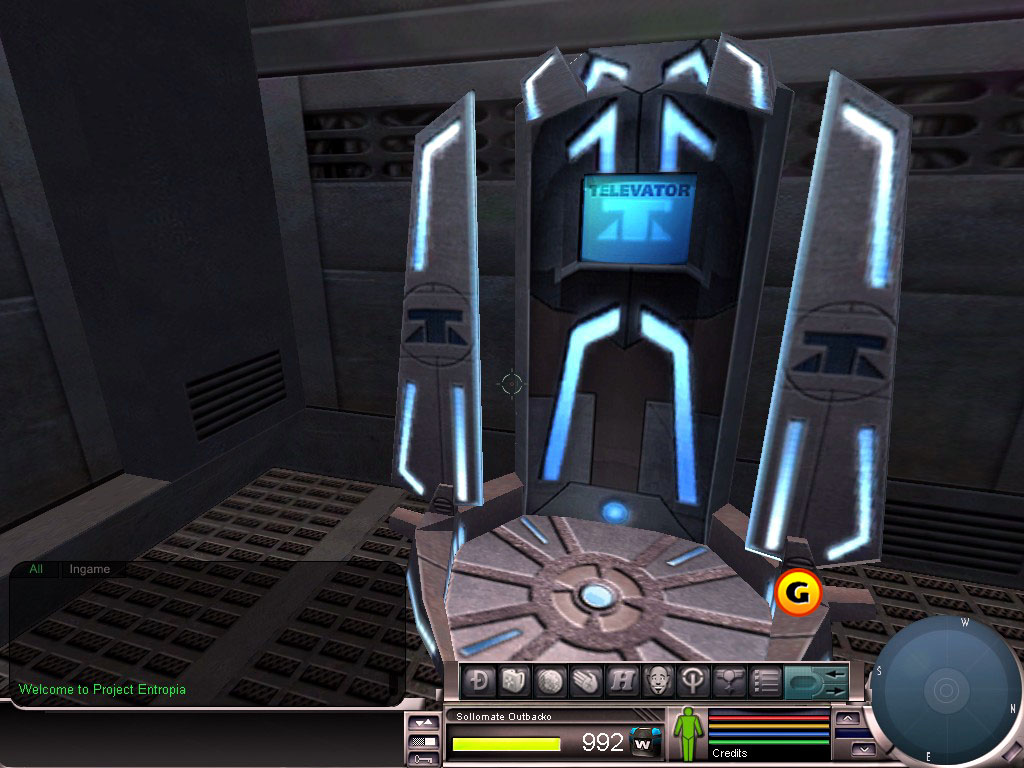The height and width of the screenshot is (768, 1024).
Task: Switch to the All chat tab
Action: pos(37,569)
